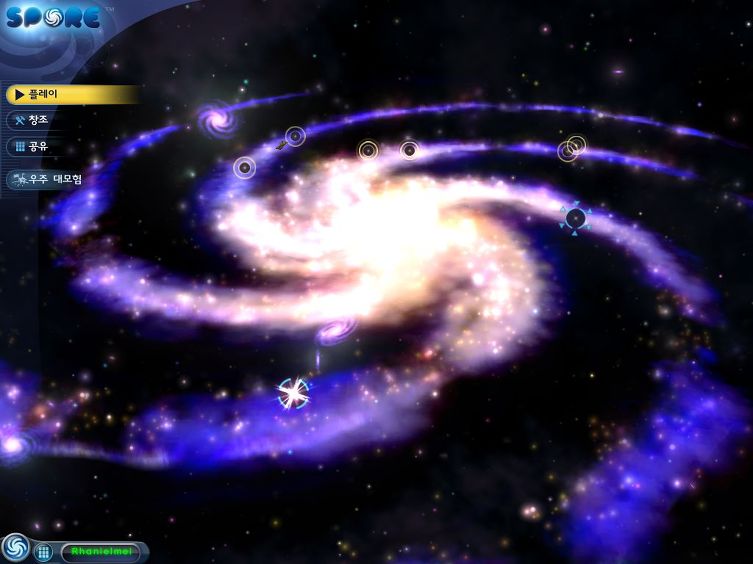This screenshot has width=753, height=564.
Task: Open the grid icon beside the username
Action: pos(43,551)
